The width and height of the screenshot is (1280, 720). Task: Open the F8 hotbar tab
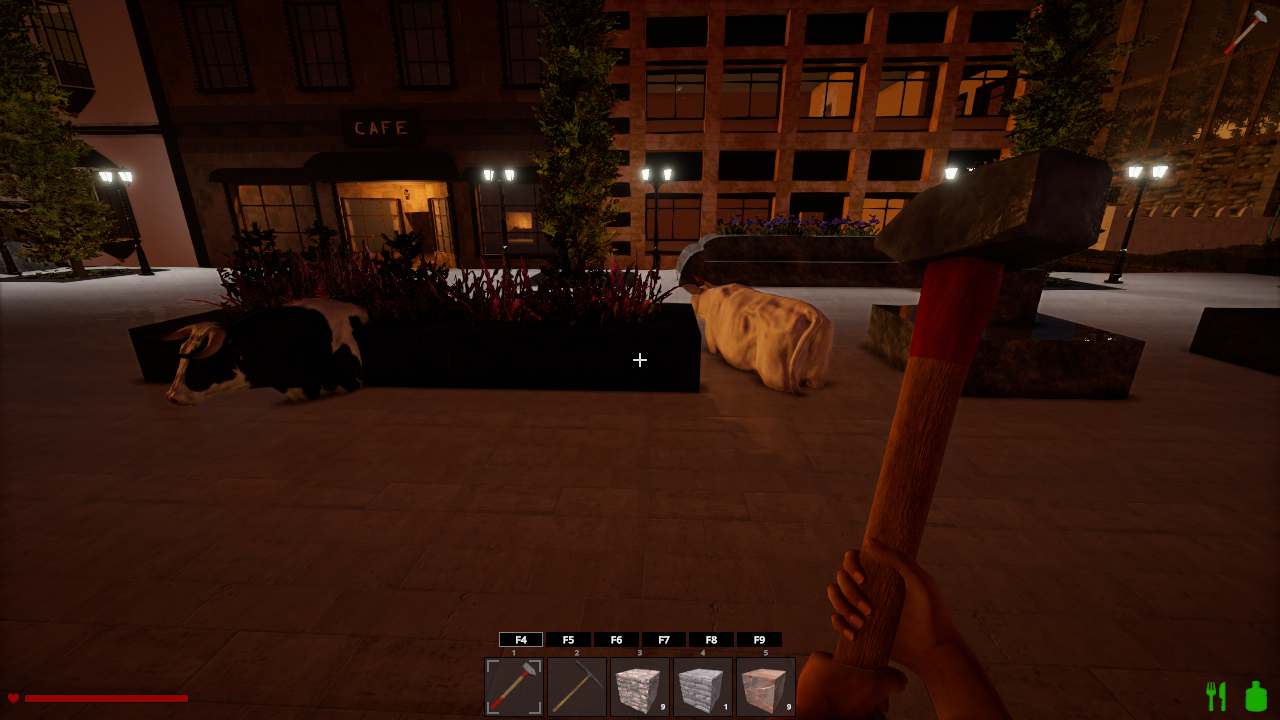(x=711, y=640)
